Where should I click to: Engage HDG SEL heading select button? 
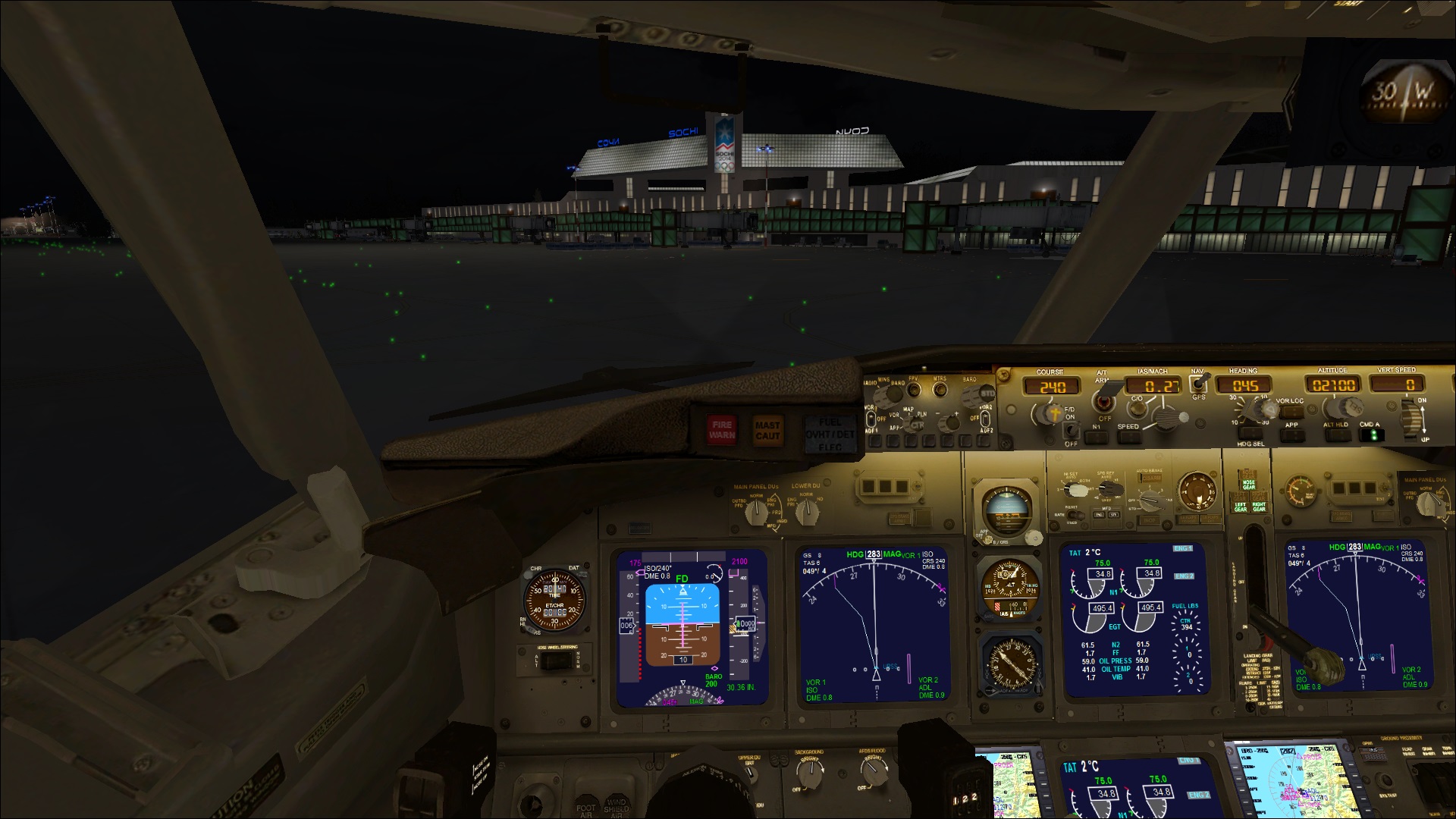(1250, 435)
